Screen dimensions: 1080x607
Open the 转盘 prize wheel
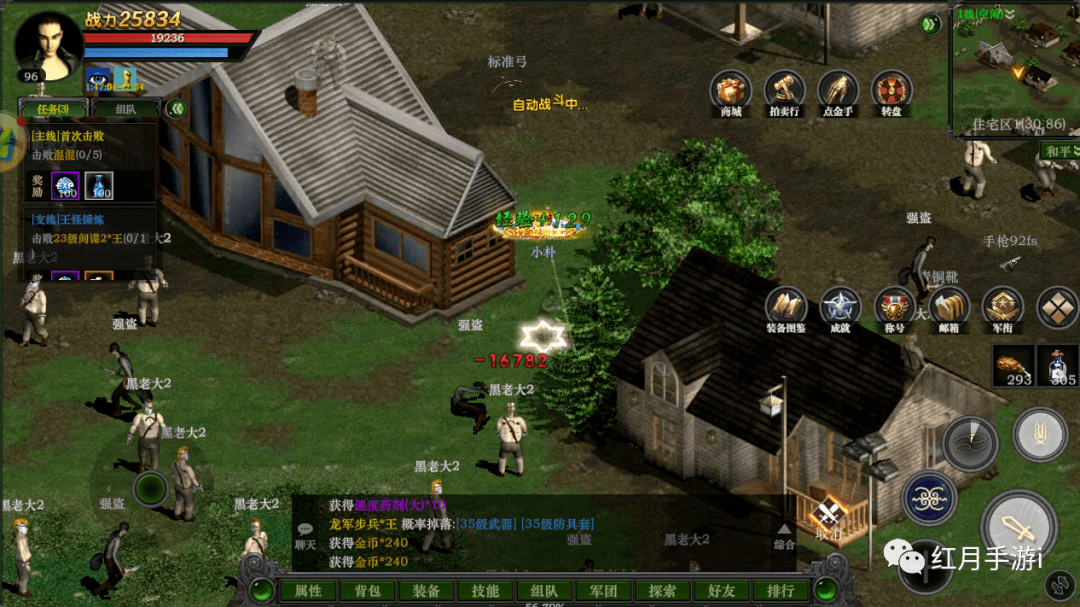click(x=891, y=91)
